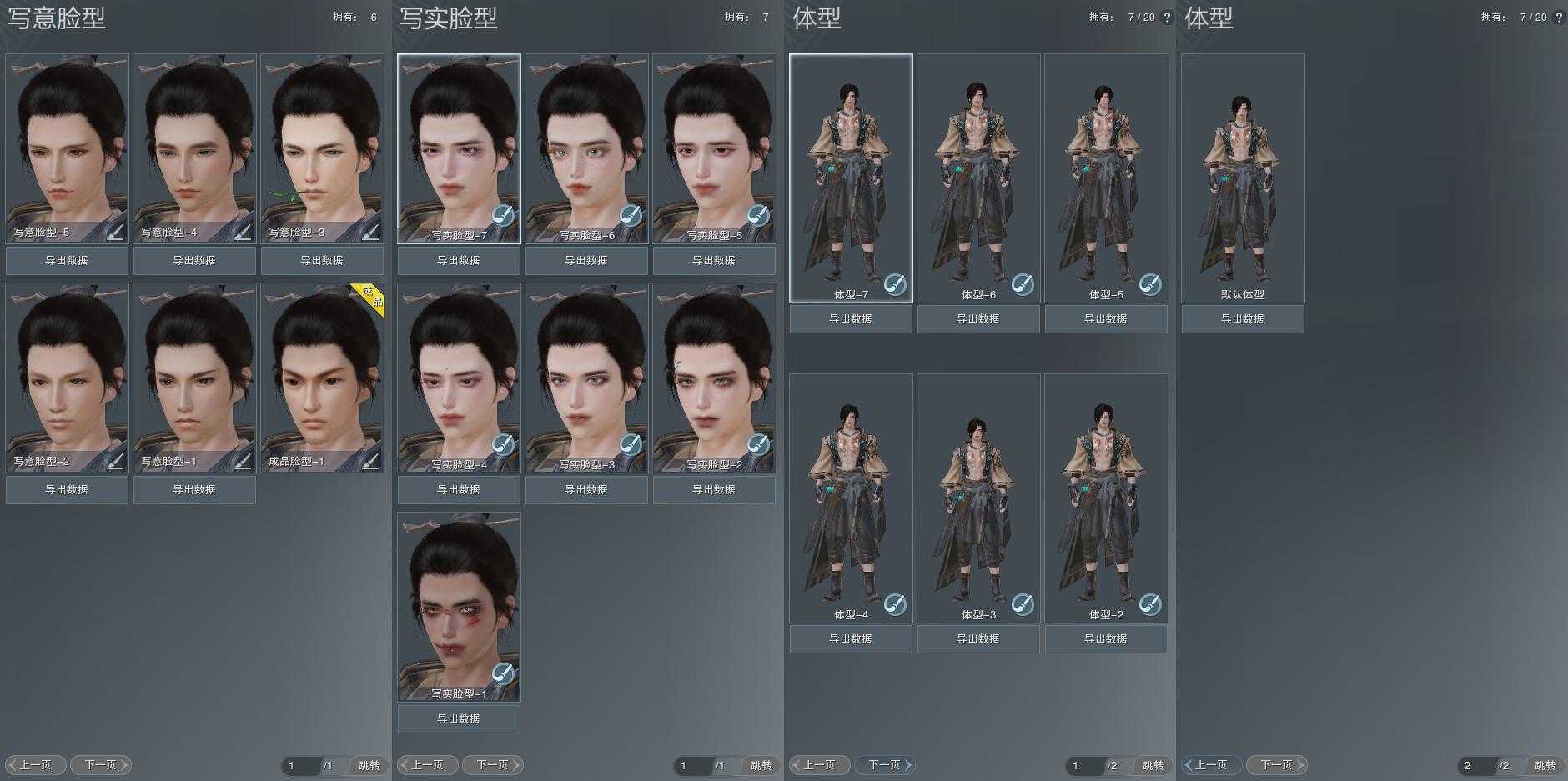Open the brush editor on 体型-2
Viewport: 1568px width, 781px height.
tap(1150, 604)
